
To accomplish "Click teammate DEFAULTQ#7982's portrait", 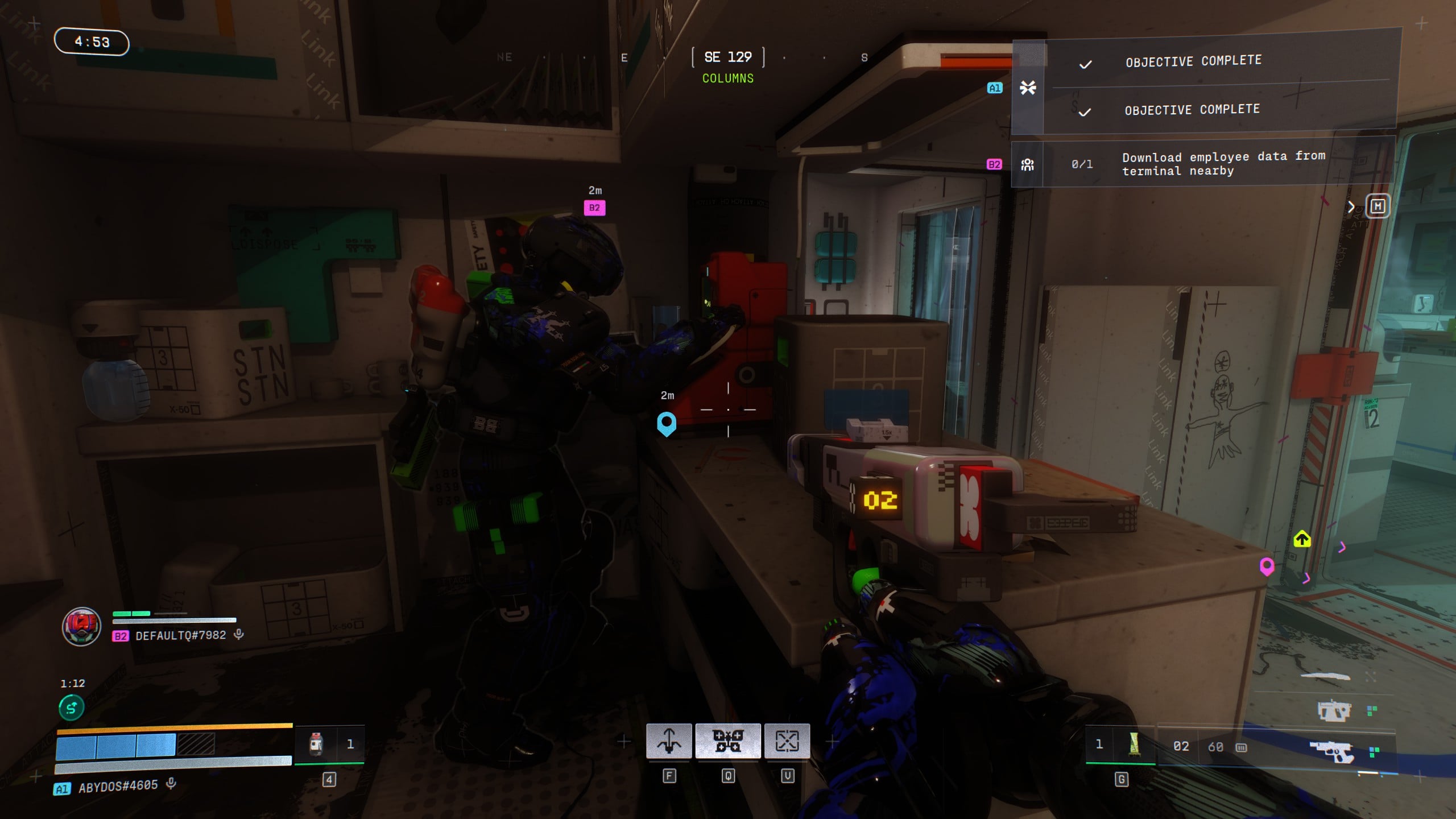I will point(82,626).
